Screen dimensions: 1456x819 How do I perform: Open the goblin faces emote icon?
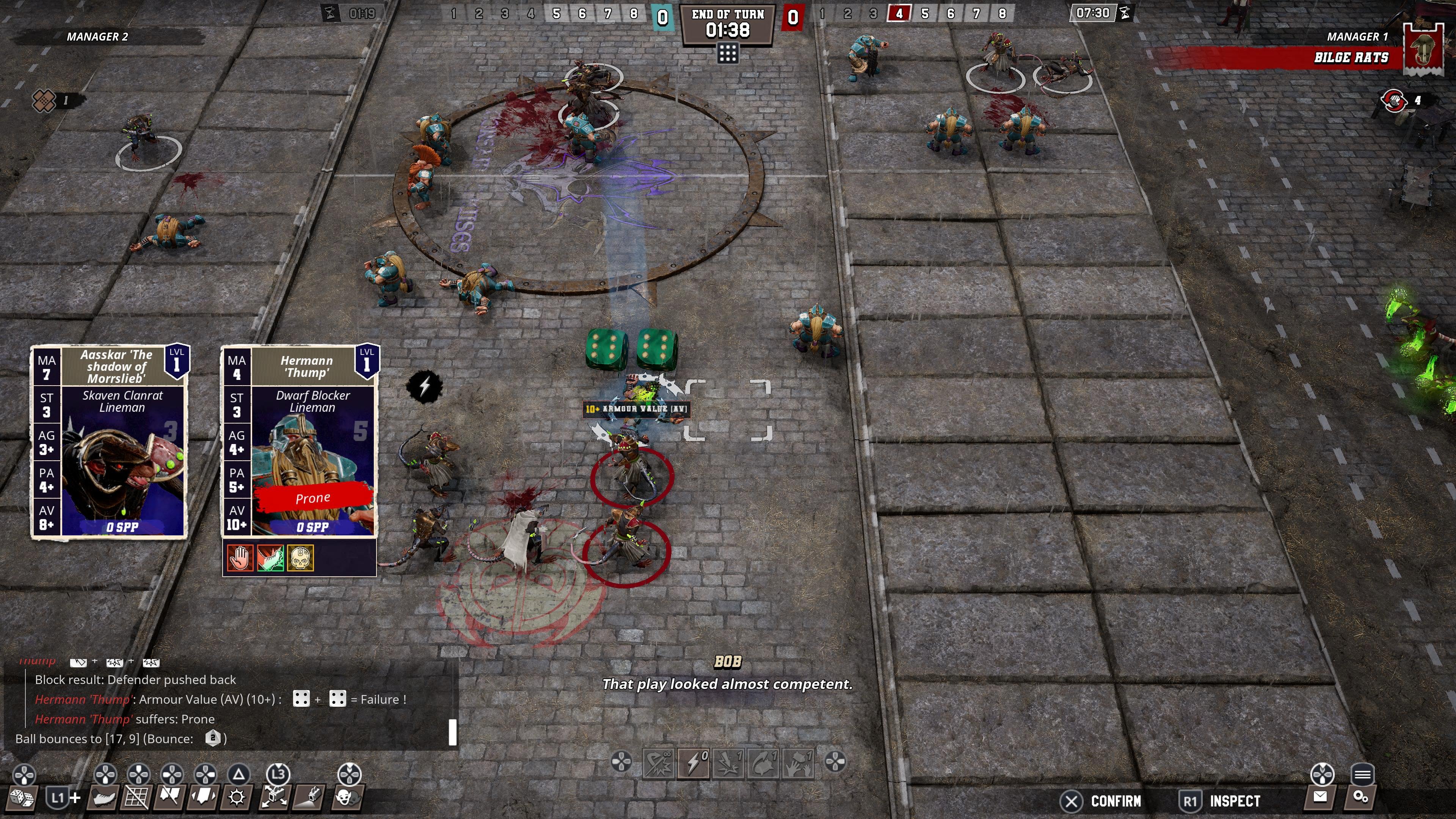tap(347, 797)
